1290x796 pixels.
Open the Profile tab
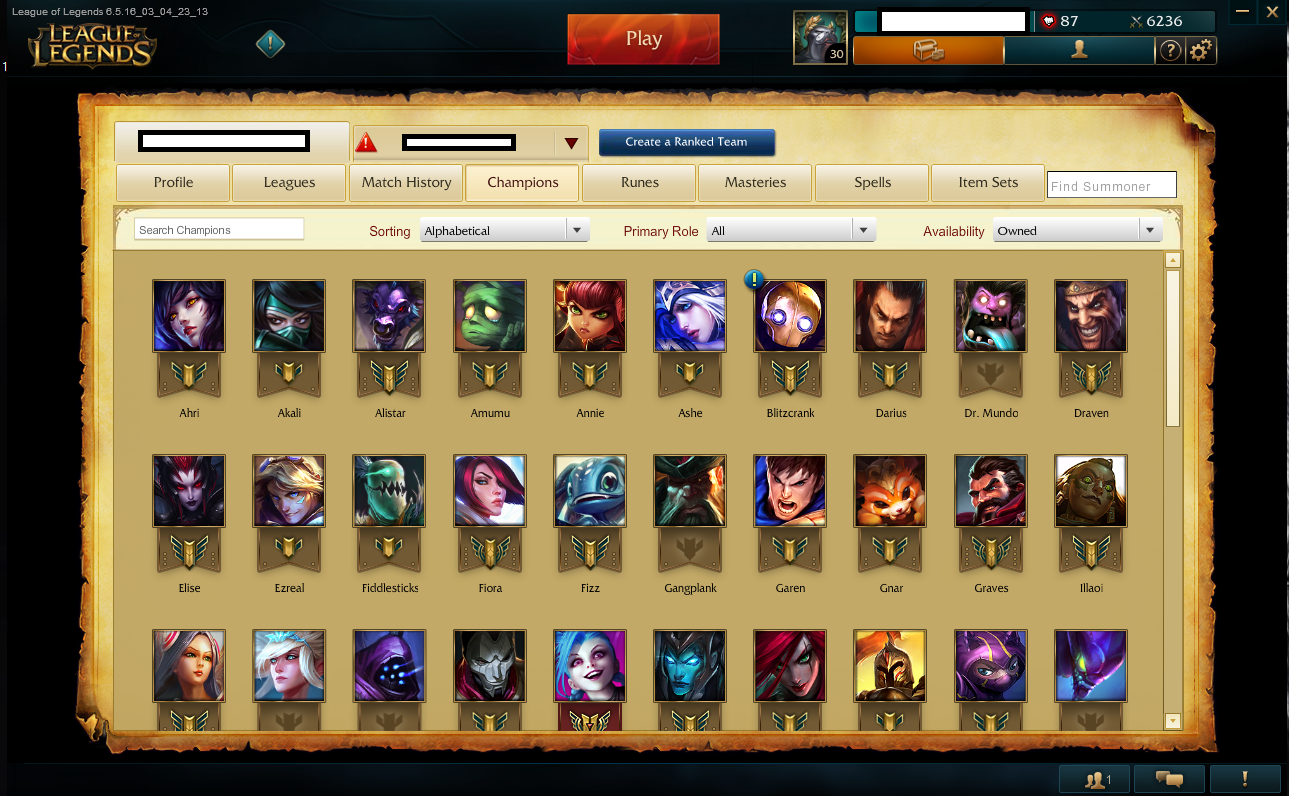pos(173,183)
